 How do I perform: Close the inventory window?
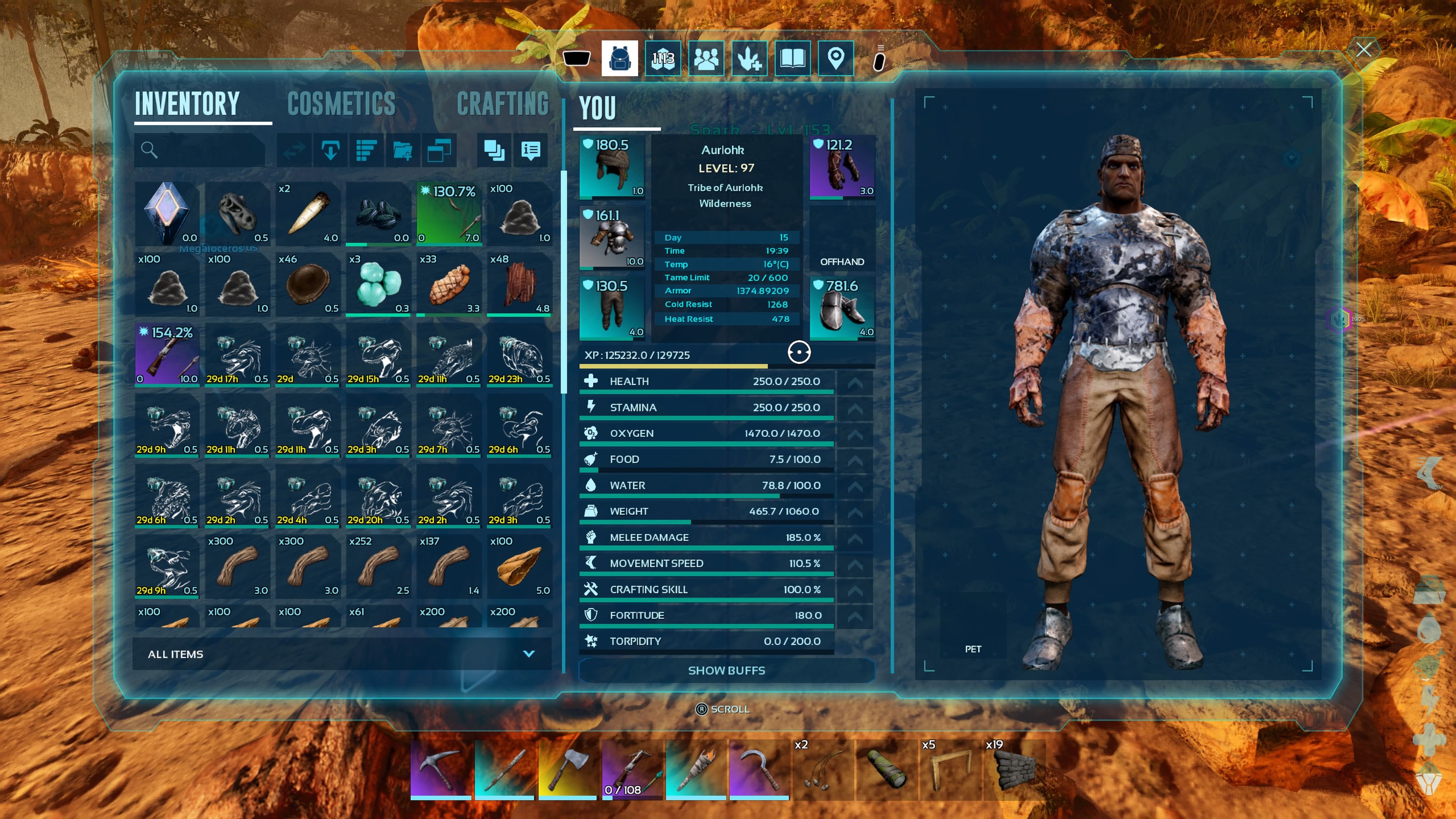point(1363,50)
